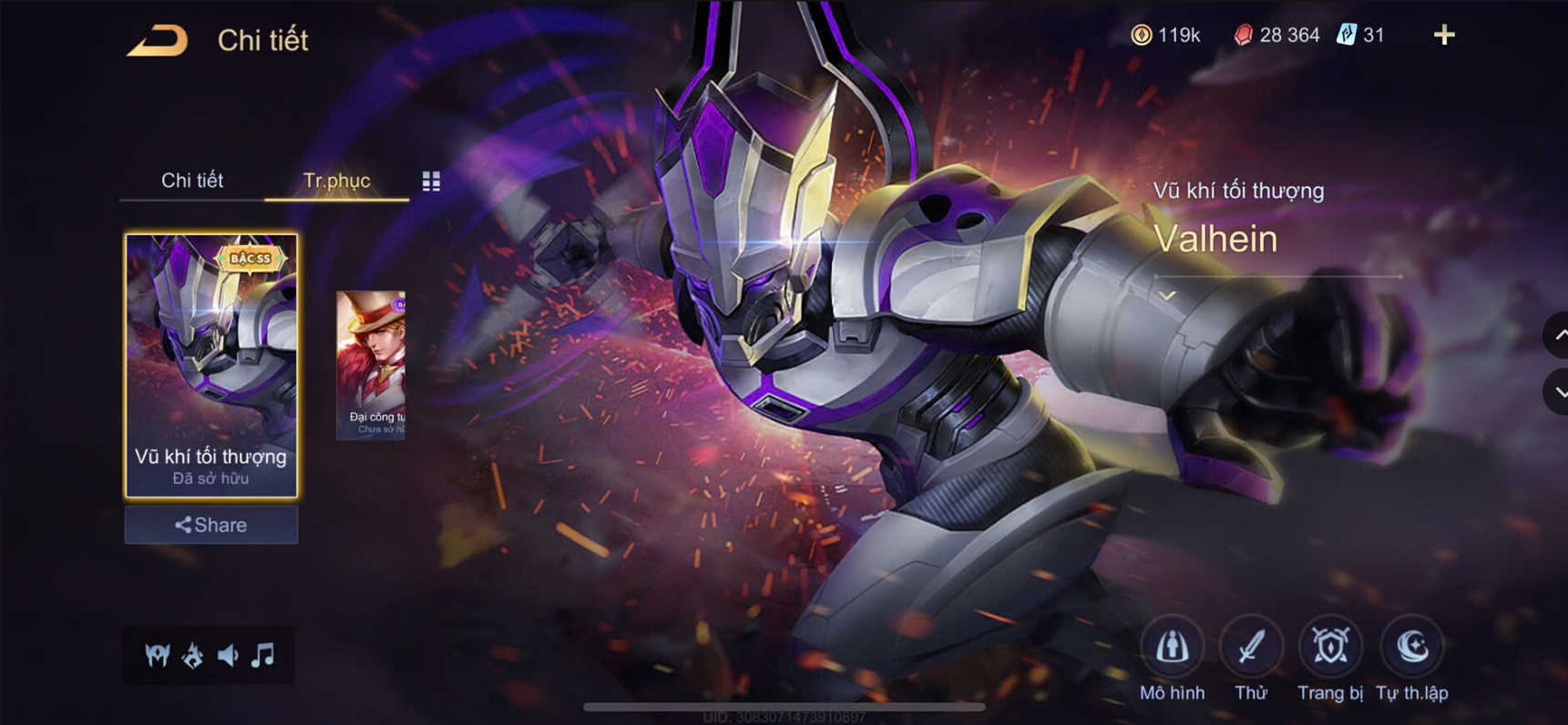Open the grid view icon next to tabs

click(x=432, y=181)
